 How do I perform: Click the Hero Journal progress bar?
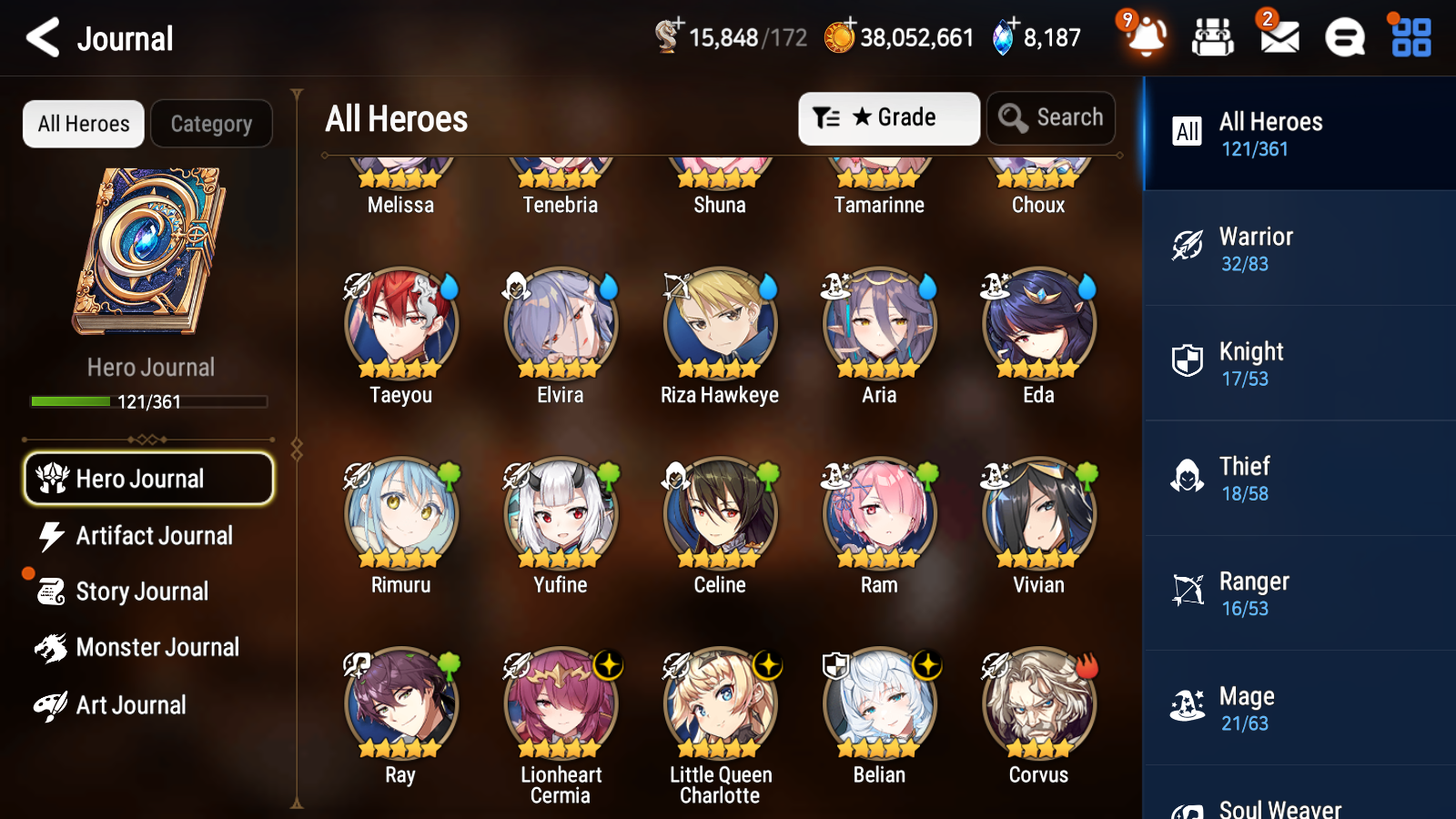[148, 400]
